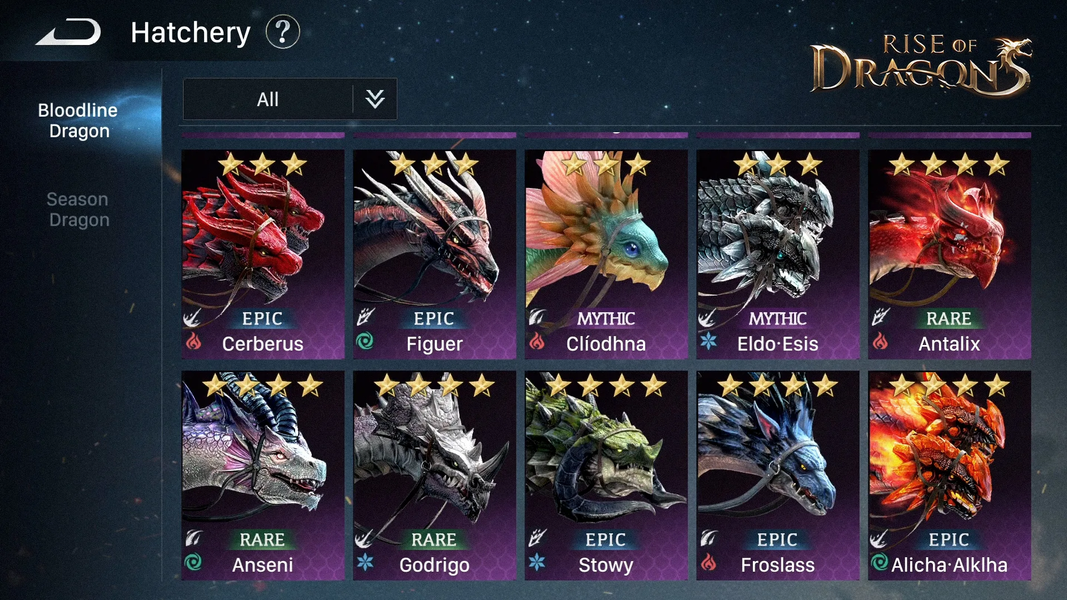Select the Froslass dragon card

click(778, 476)
